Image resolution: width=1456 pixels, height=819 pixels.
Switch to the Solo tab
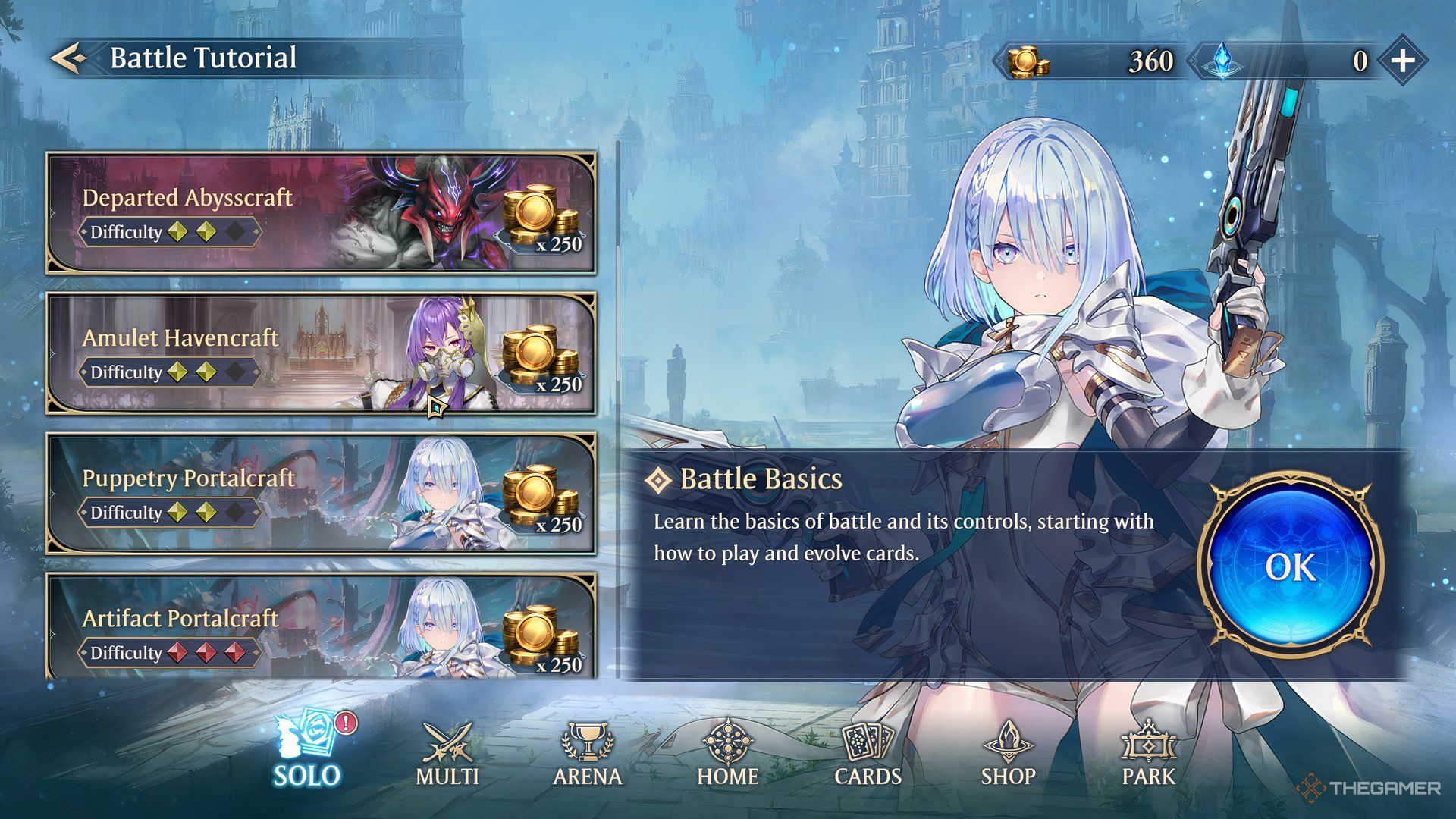308,752
